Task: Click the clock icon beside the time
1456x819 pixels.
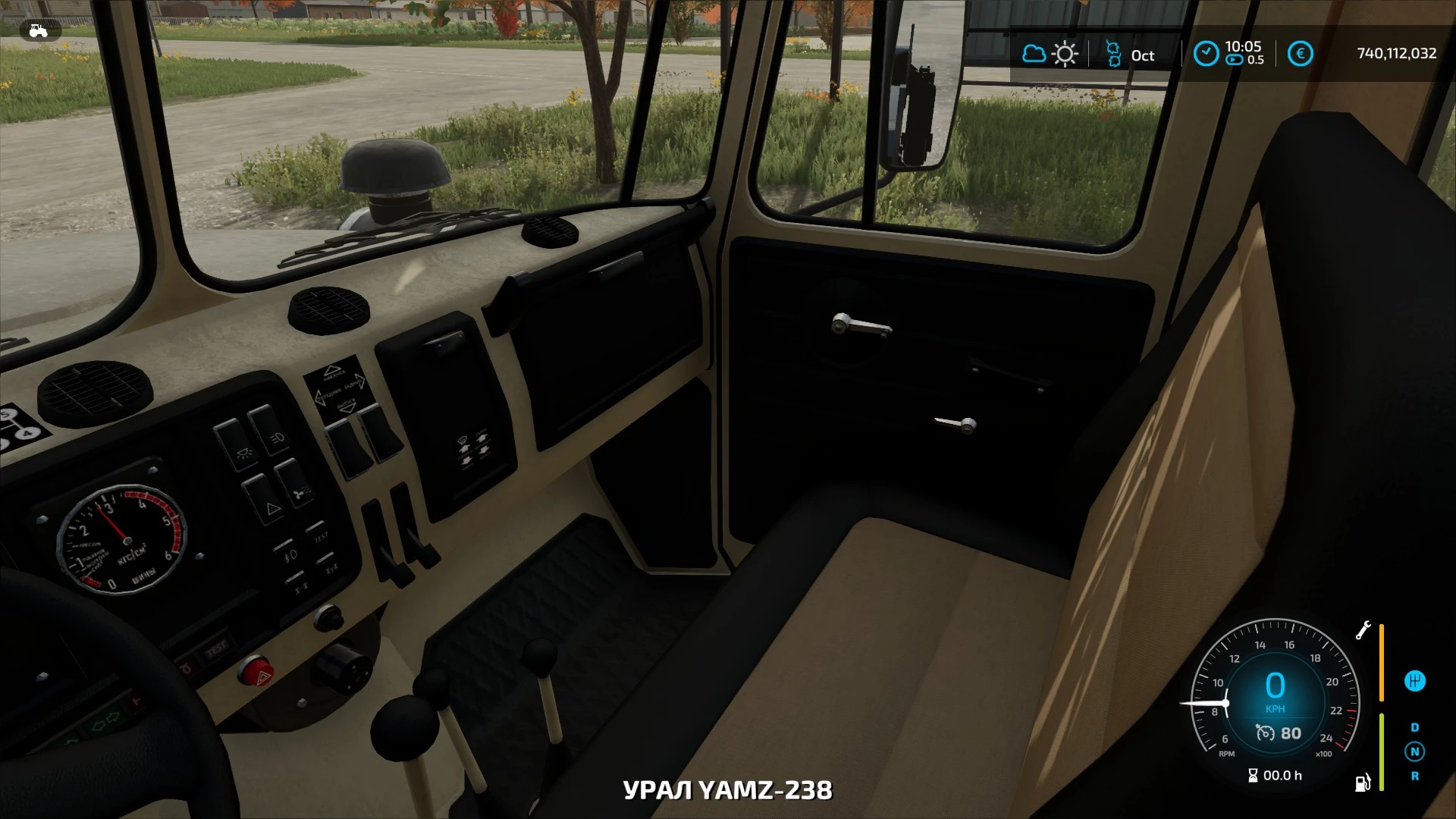Action: (x=1206, y=53)
